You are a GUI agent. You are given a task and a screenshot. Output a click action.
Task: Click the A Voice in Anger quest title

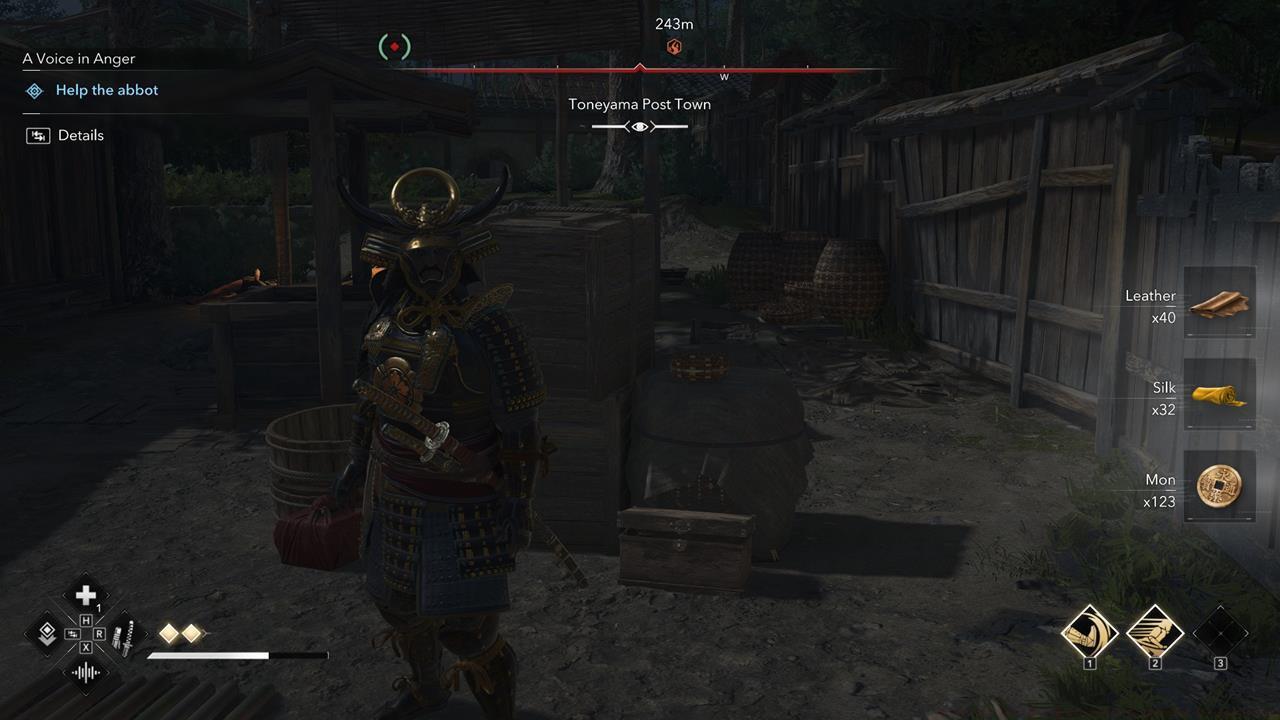pyautogui.click(x=78, y=58)
